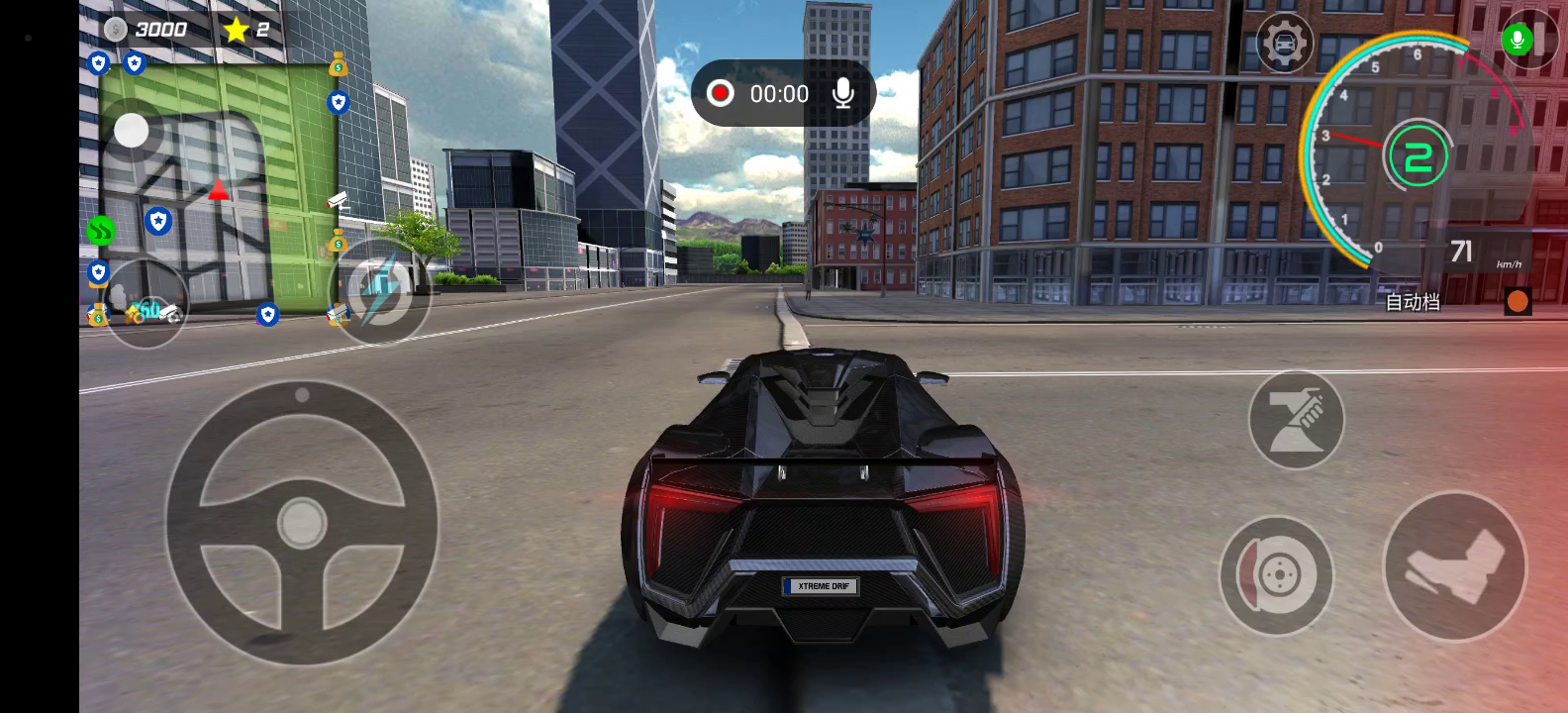Tap the gas pedal button
This screenshot has height=713, width=1568.
point(1454,566)
